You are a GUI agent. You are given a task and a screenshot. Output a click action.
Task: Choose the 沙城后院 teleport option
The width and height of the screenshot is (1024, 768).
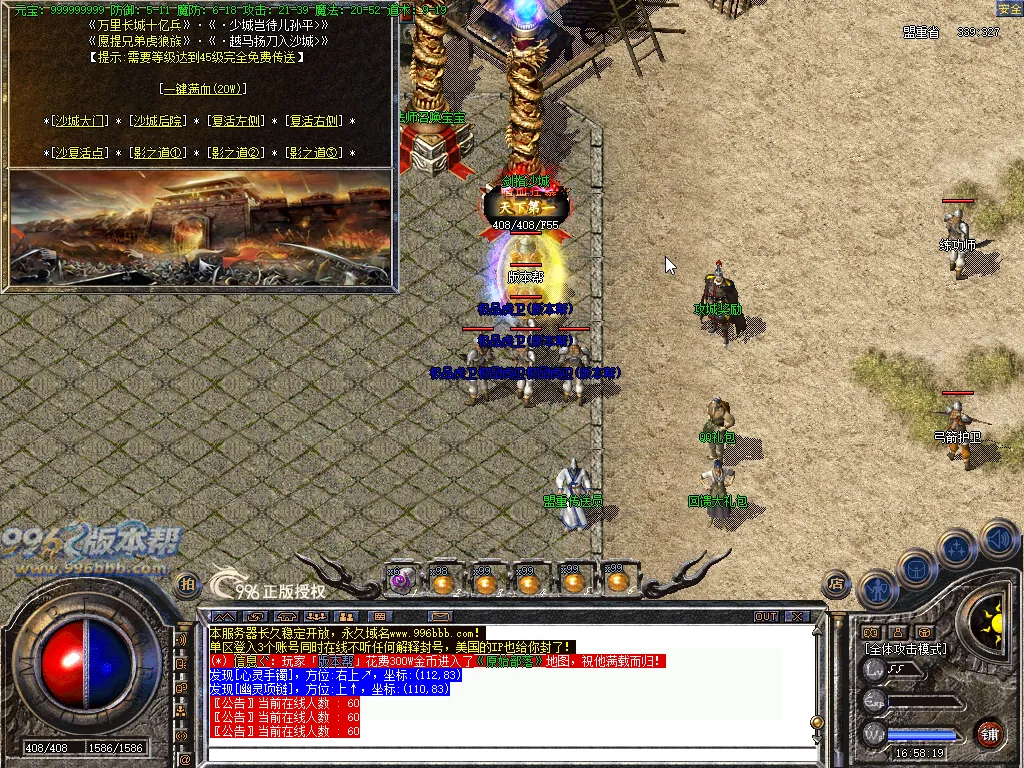[x=159, y=121]
